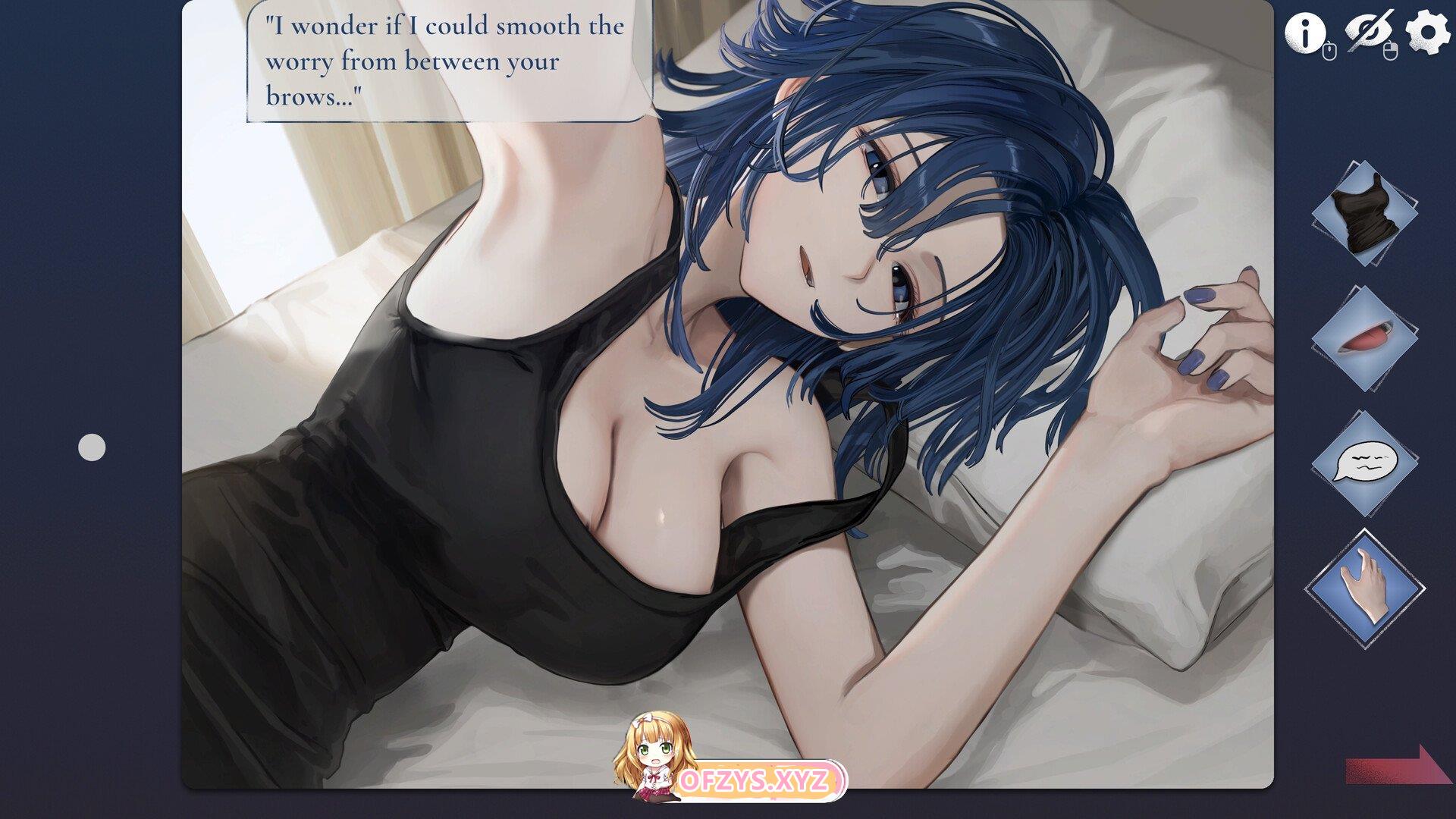Click the white circle on the left margin
Viewport: 1456px width, 819px height.
tap(92, 447)
